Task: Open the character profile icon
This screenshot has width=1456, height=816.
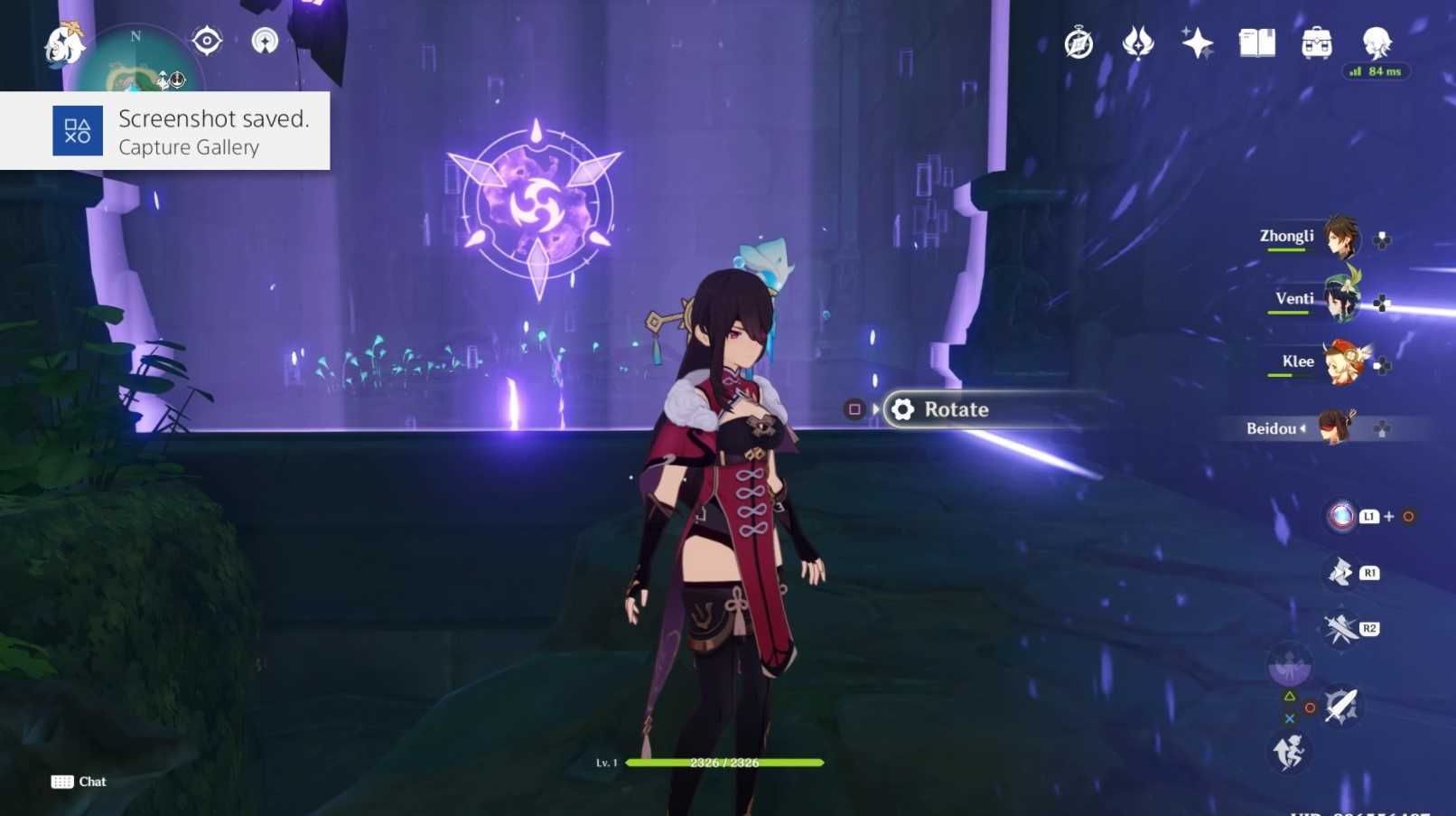Action: [x=1377, y=42]
